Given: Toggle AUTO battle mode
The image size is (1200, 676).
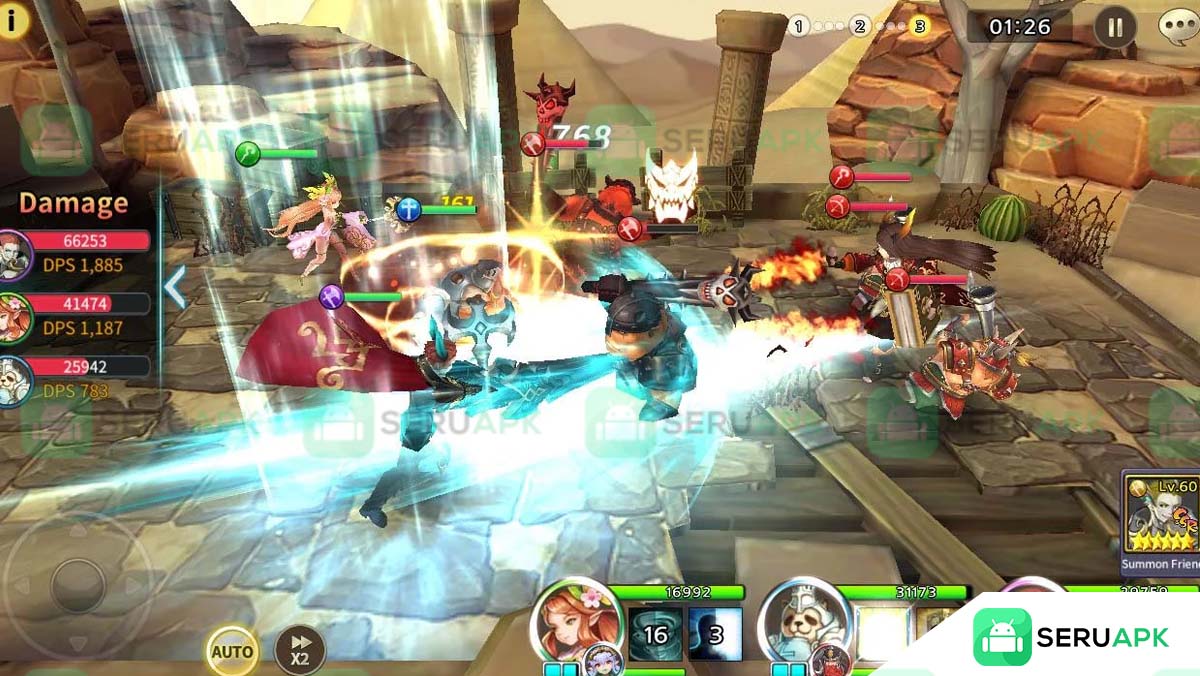Looking at the screenshot, I should [232, 652].
